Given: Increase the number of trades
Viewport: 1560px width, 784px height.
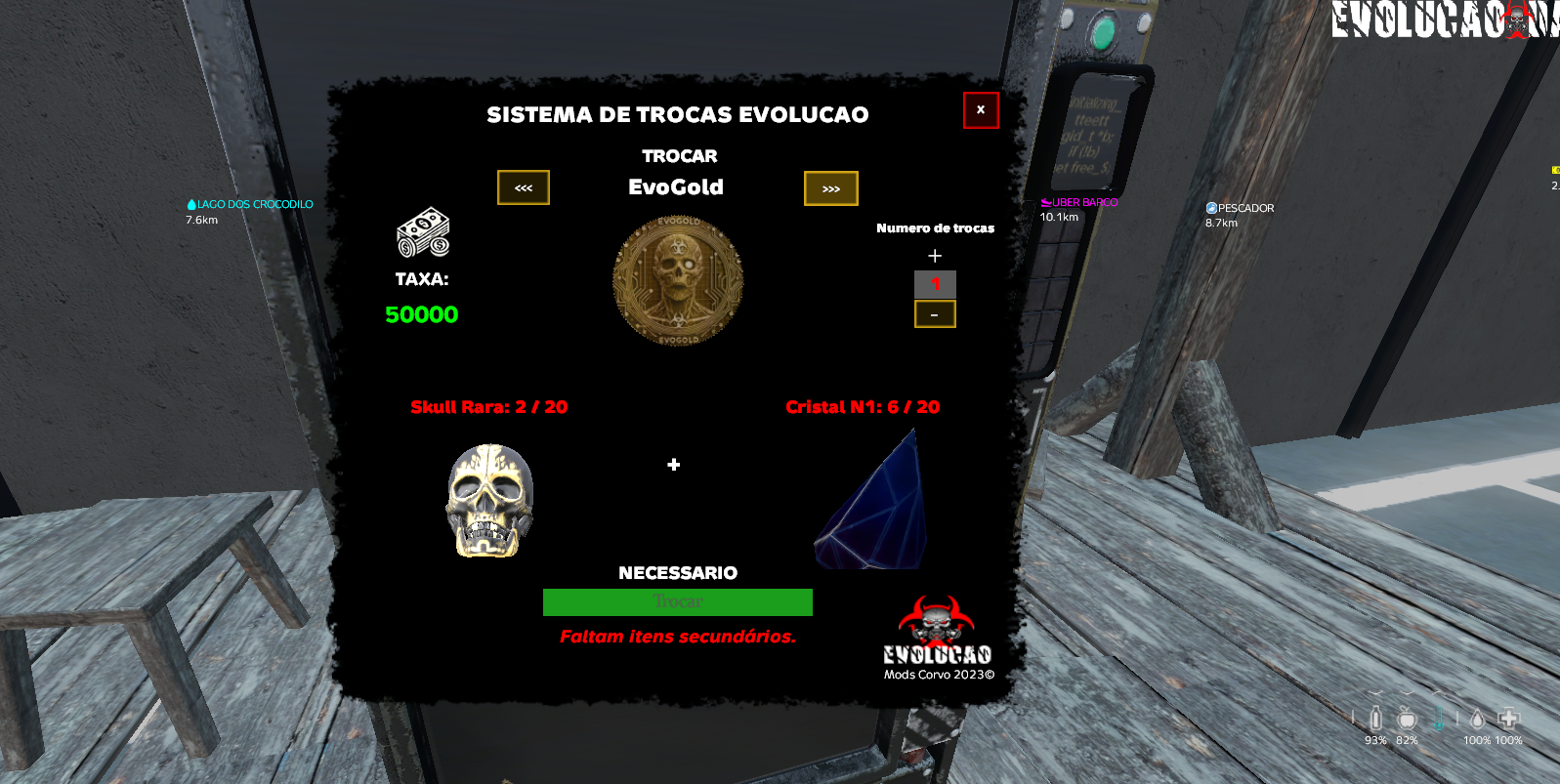Looking at the screenshot, I should pos(935,256).
